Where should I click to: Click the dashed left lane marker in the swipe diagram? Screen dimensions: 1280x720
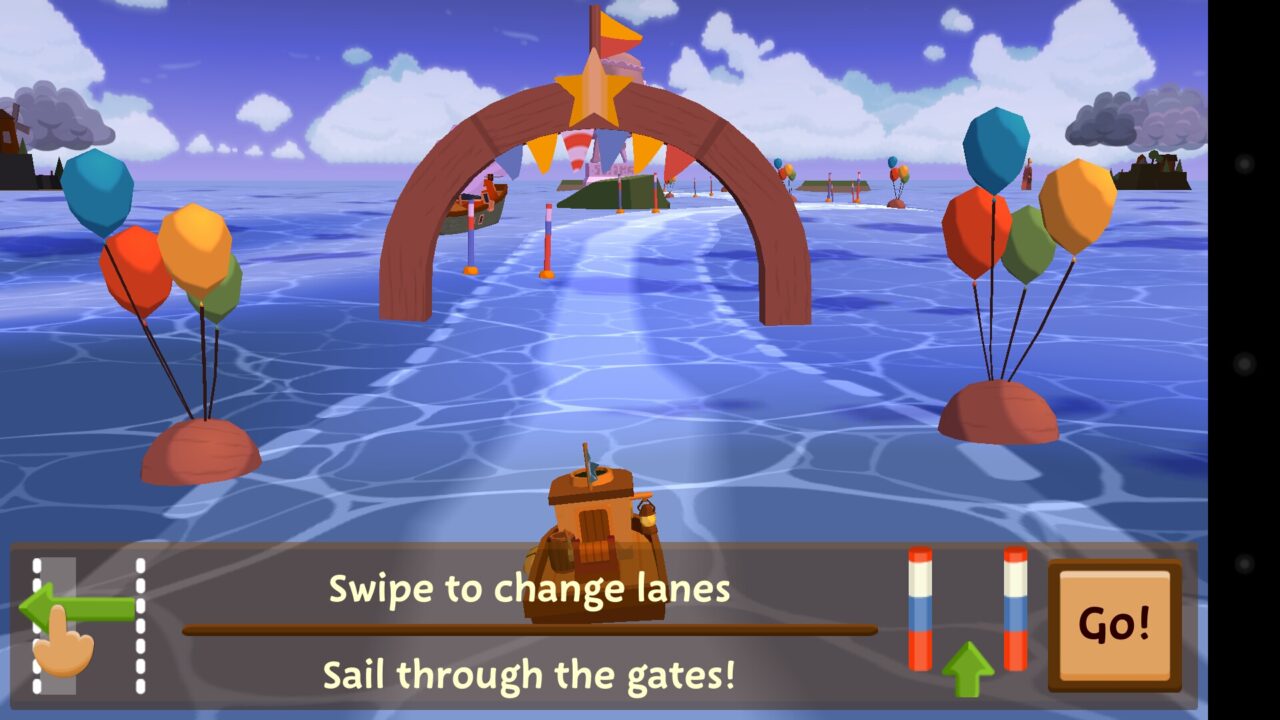click(x=36, y=625)
